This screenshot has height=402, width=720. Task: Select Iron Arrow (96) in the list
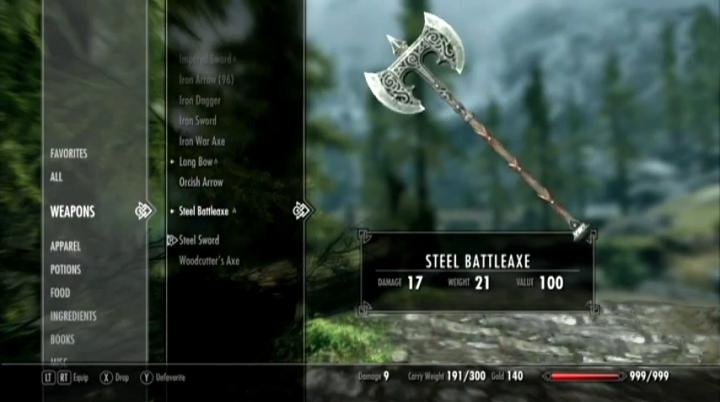[x=206, y=80]
